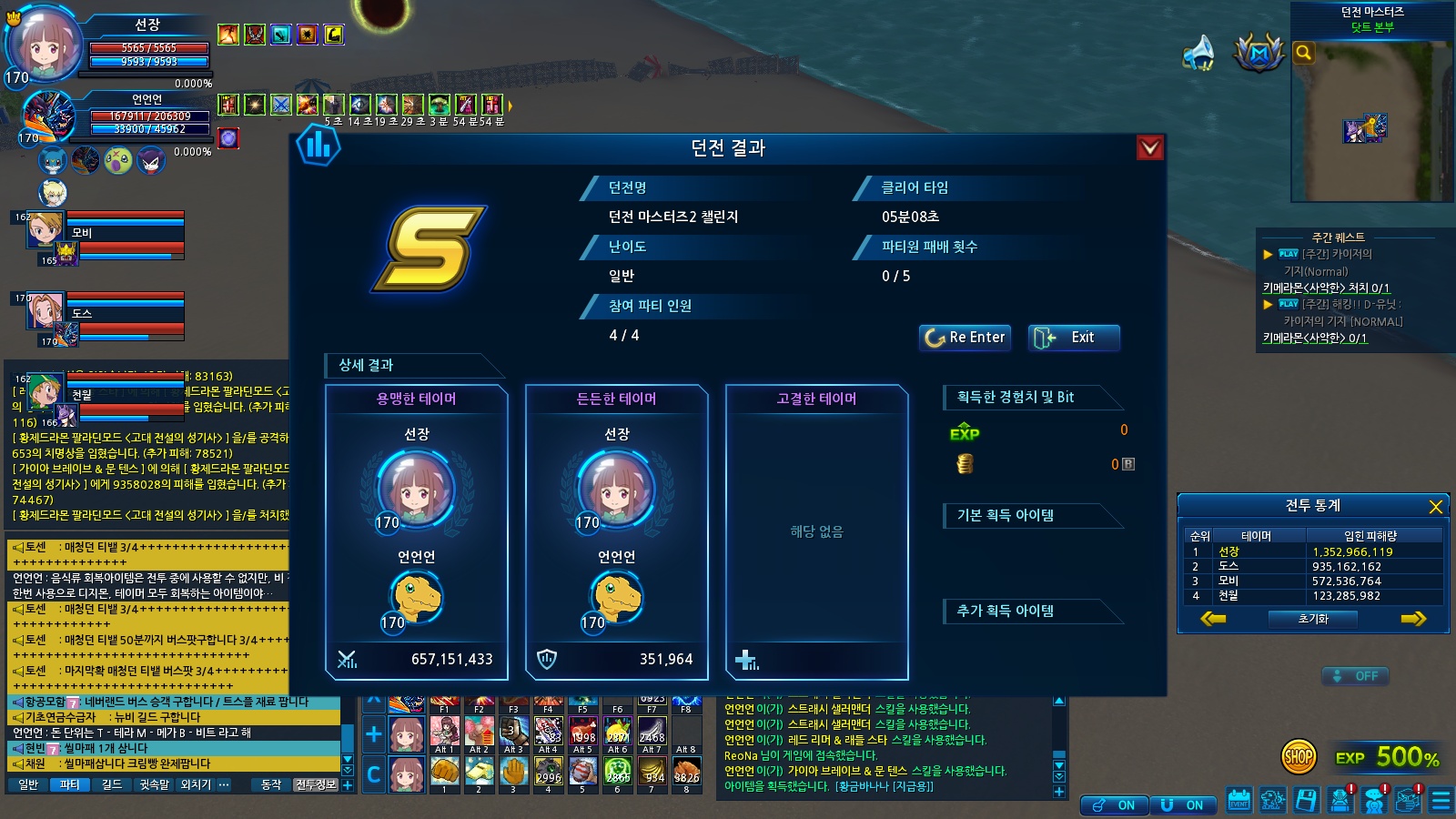This screenshot has height=819, width=1456.
Task: Open the EVENT calendar menu
Action: pyautogui.click(x=1239, y=801)
